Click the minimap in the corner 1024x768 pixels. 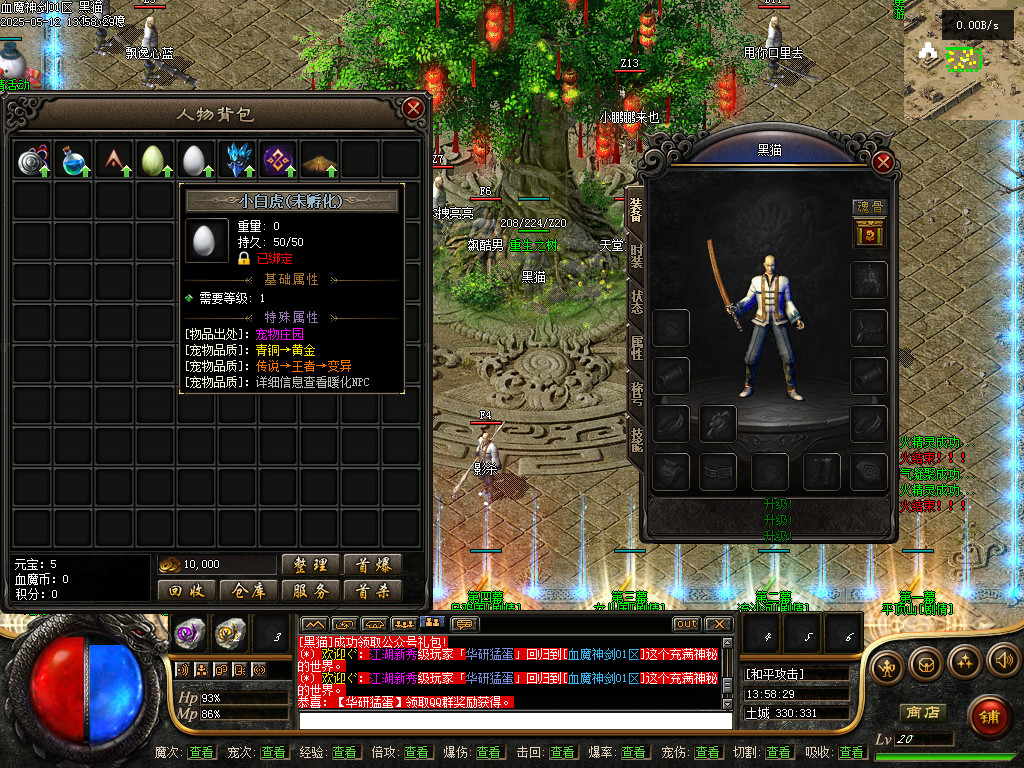960,65
